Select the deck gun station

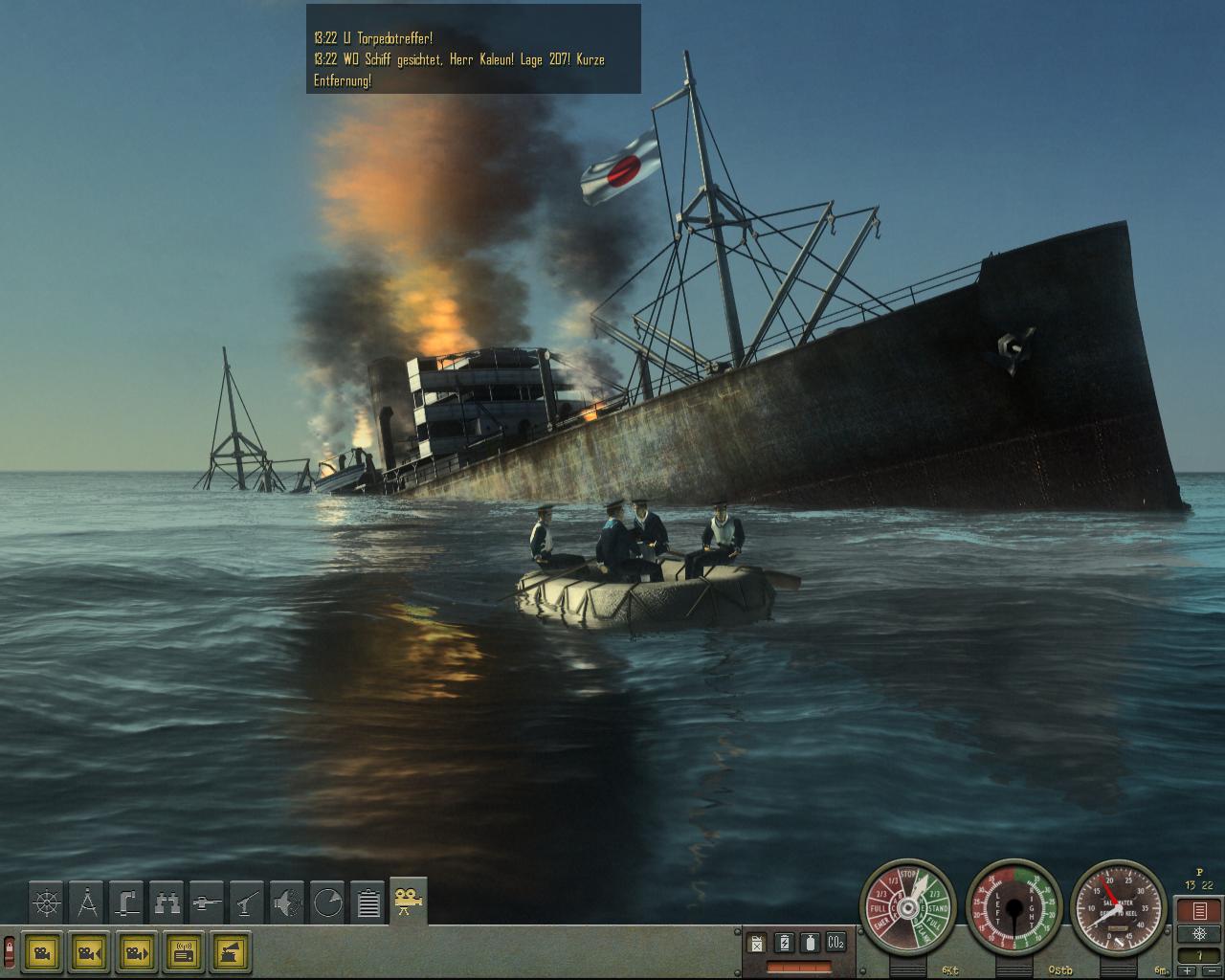coord(208,902)
